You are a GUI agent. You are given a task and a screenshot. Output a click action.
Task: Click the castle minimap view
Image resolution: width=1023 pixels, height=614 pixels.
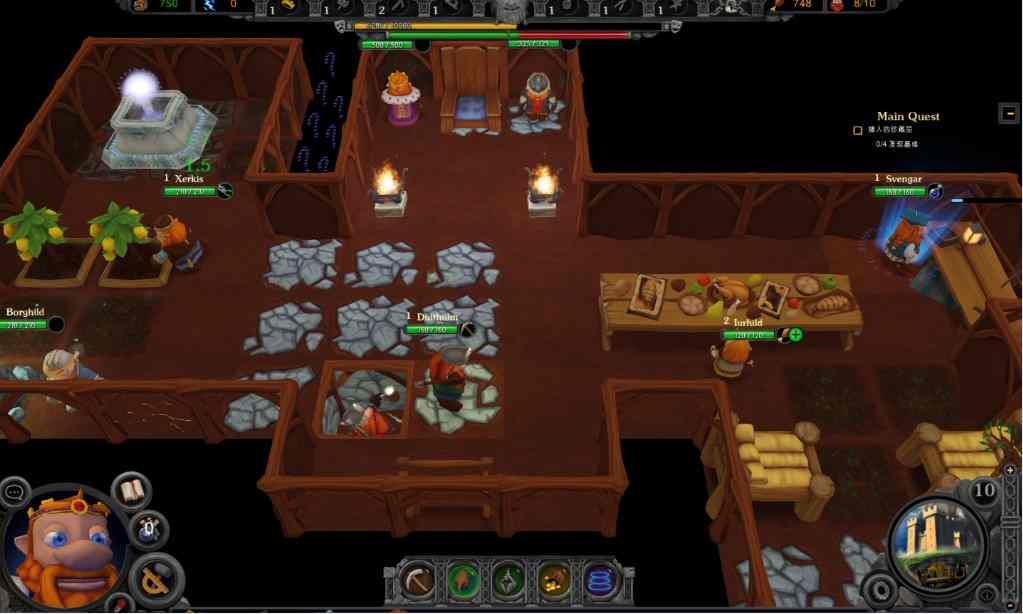pos(936,545)
